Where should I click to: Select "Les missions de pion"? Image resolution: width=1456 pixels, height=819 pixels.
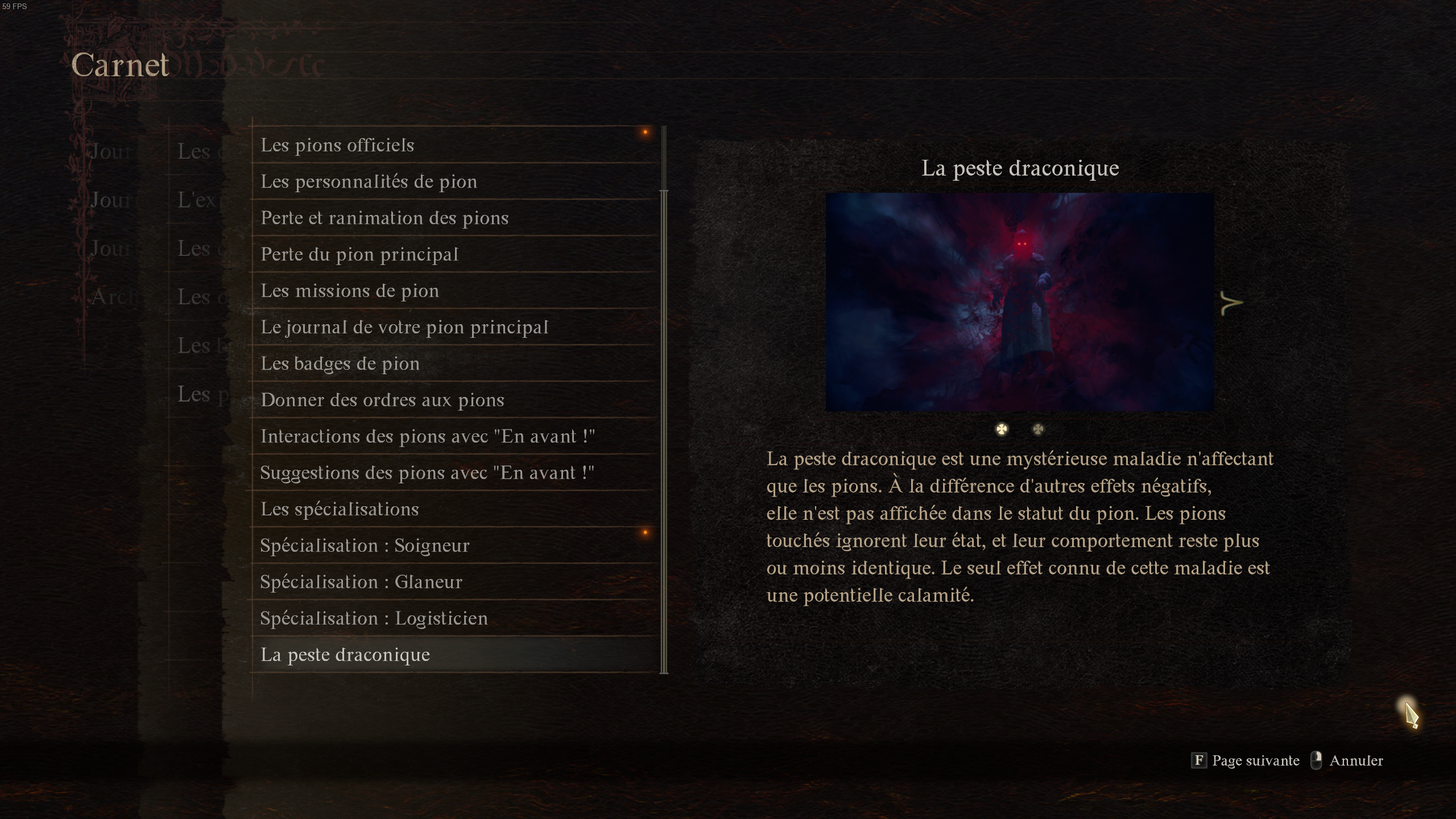pyautogui.click(x=350, y=291)
